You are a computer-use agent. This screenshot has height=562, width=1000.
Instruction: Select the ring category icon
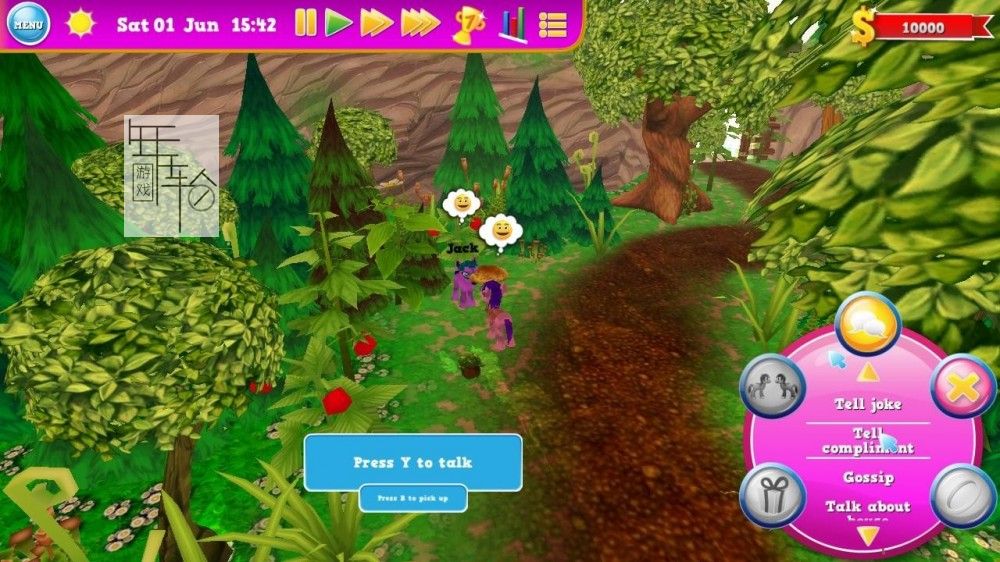(963, 495)
